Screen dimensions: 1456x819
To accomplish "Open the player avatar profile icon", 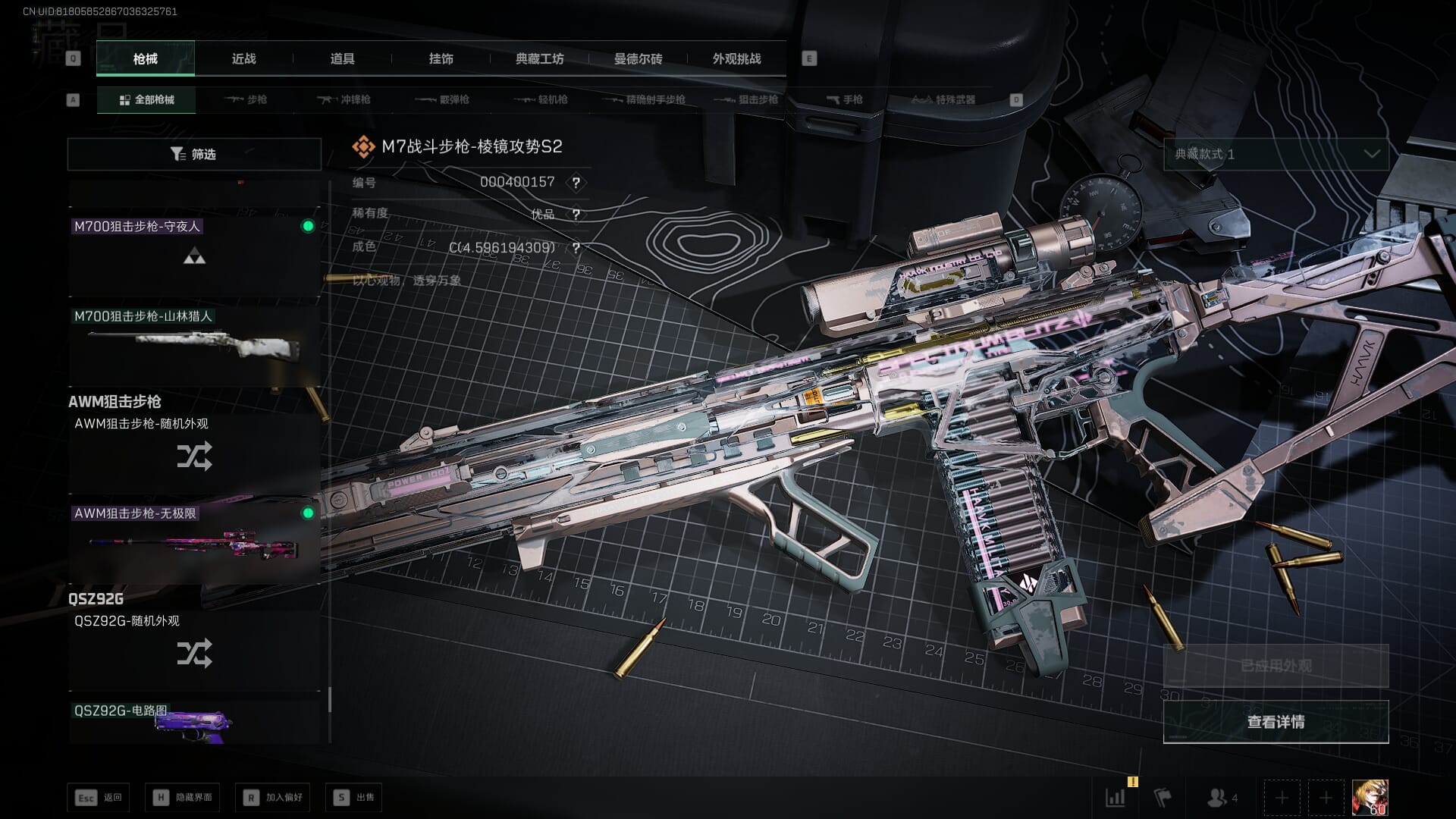I will [x=1370, y=798].
